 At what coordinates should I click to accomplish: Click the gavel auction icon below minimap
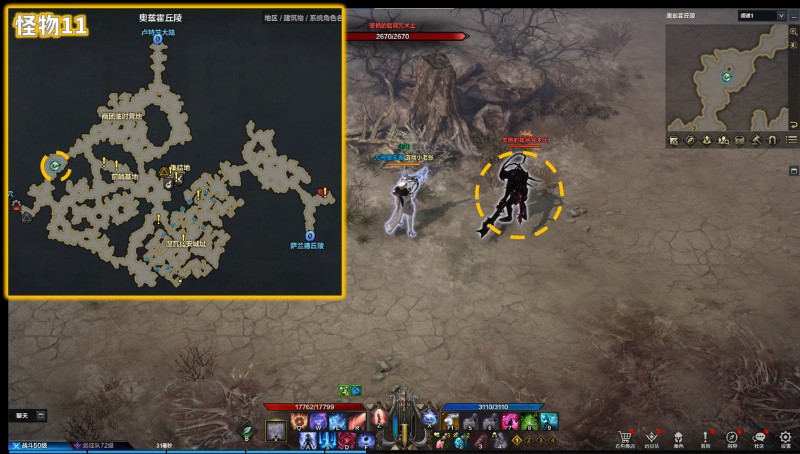point(757,139)
